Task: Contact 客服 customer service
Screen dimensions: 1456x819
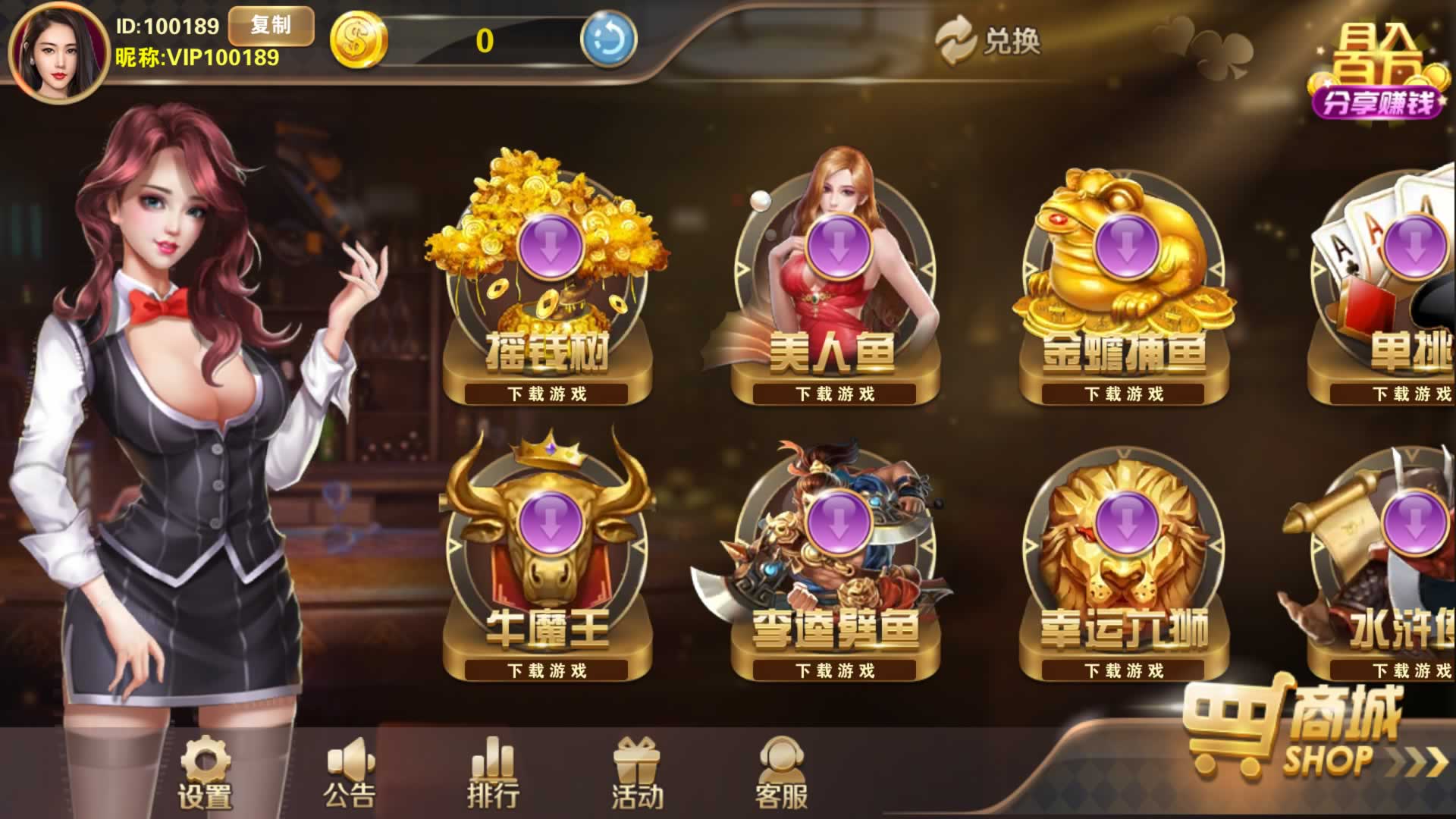Action: pyautogui.click(x=781, y=772)
